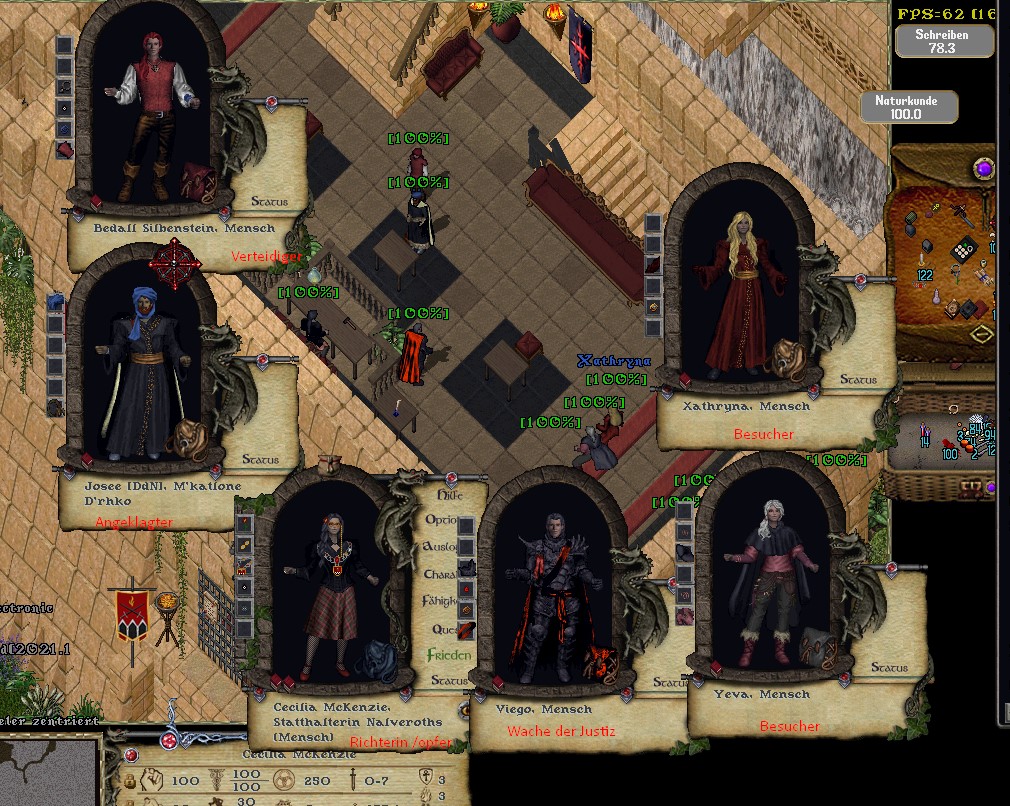The width and height of the screenshot is (1010, 806).
Task: Click the red crosshair icon by Josee's paperdoll
Action: [175, 262]
